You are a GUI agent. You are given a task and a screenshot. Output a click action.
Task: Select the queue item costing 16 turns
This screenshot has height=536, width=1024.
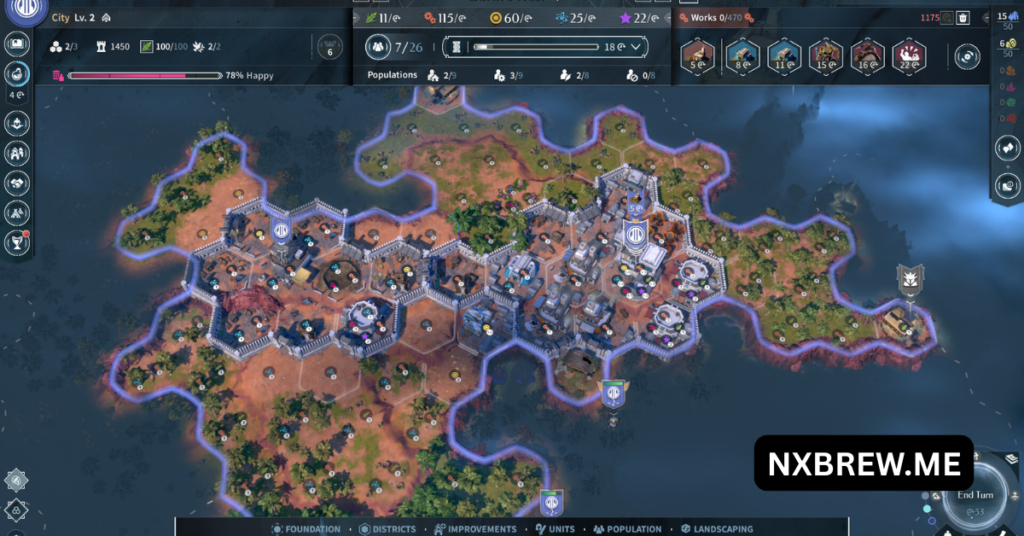(867, 56)
